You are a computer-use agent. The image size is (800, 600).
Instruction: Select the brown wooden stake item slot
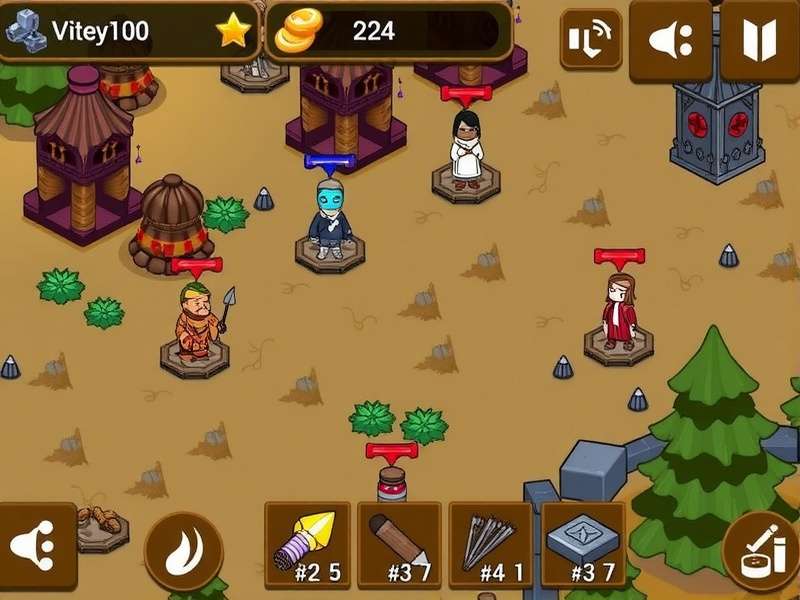399,545
